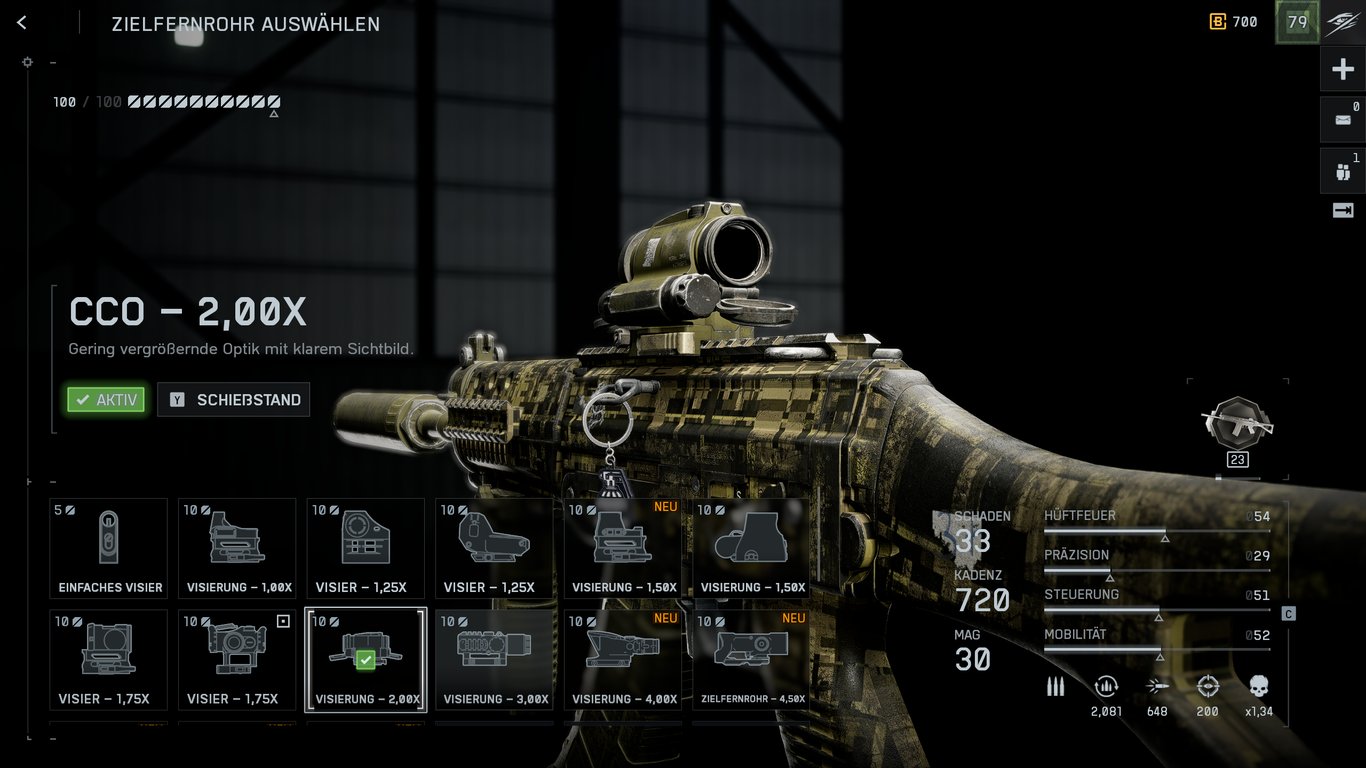Open the settings gear in the top-left
This screenshot has height=768, width=1366.
(x=27, y=61)
